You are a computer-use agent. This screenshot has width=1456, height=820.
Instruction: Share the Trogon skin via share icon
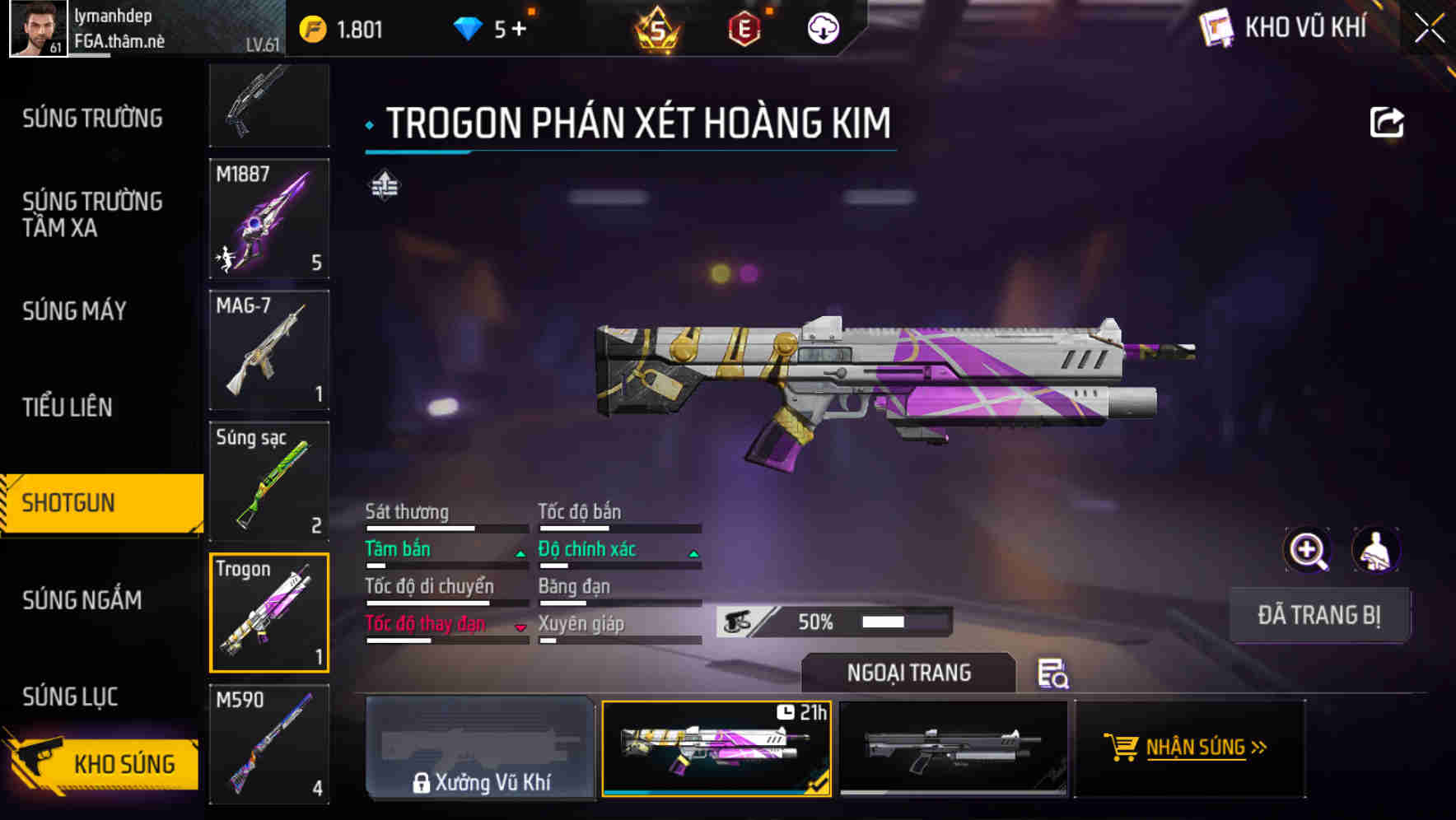[1386, 123]
